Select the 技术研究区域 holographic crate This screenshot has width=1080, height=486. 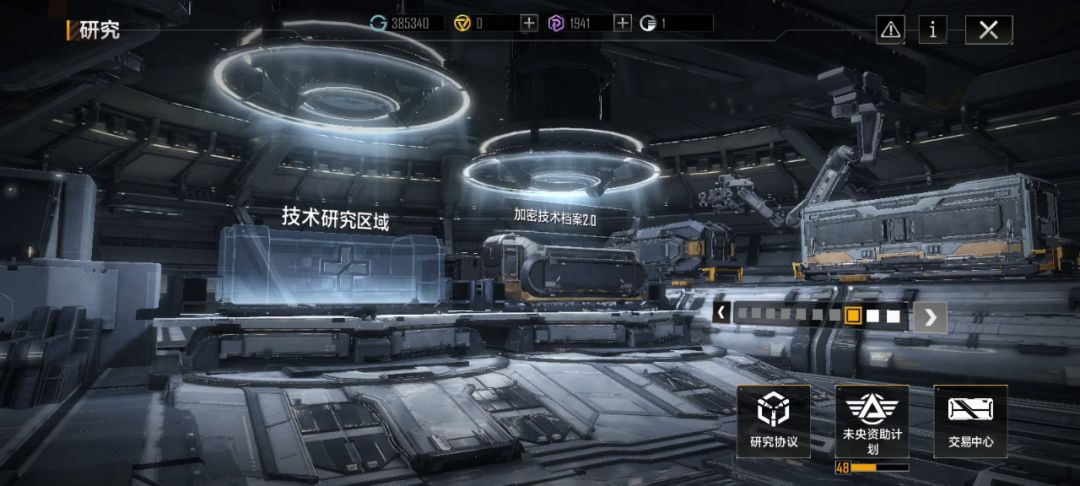point(331,265)
